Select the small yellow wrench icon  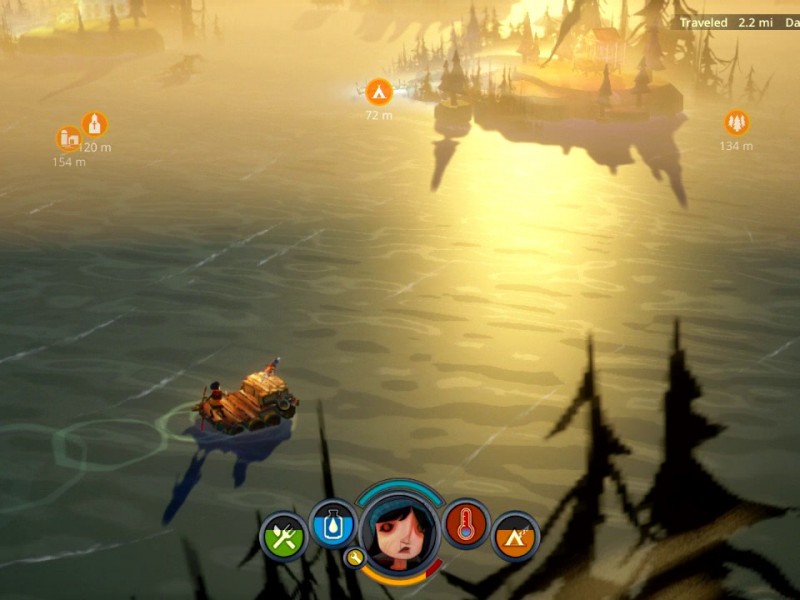pos(353,557)
